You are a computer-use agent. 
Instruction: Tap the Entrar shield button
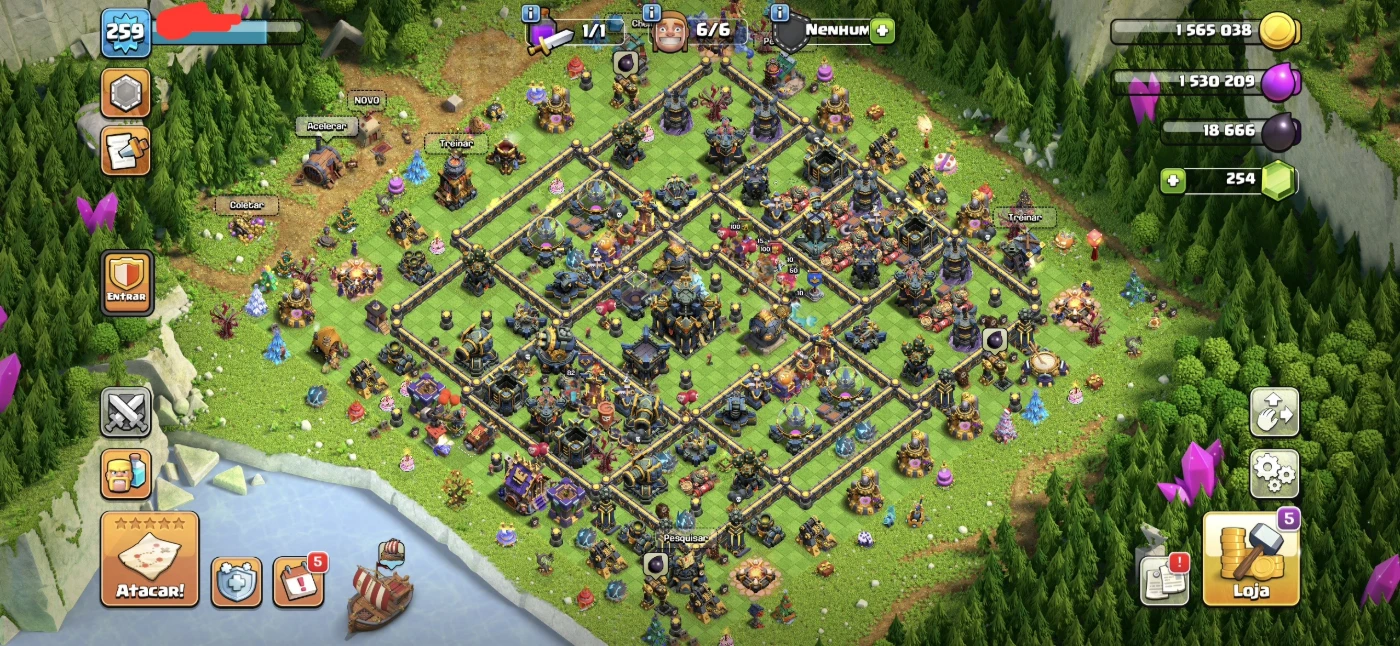(x=127, y=282)
